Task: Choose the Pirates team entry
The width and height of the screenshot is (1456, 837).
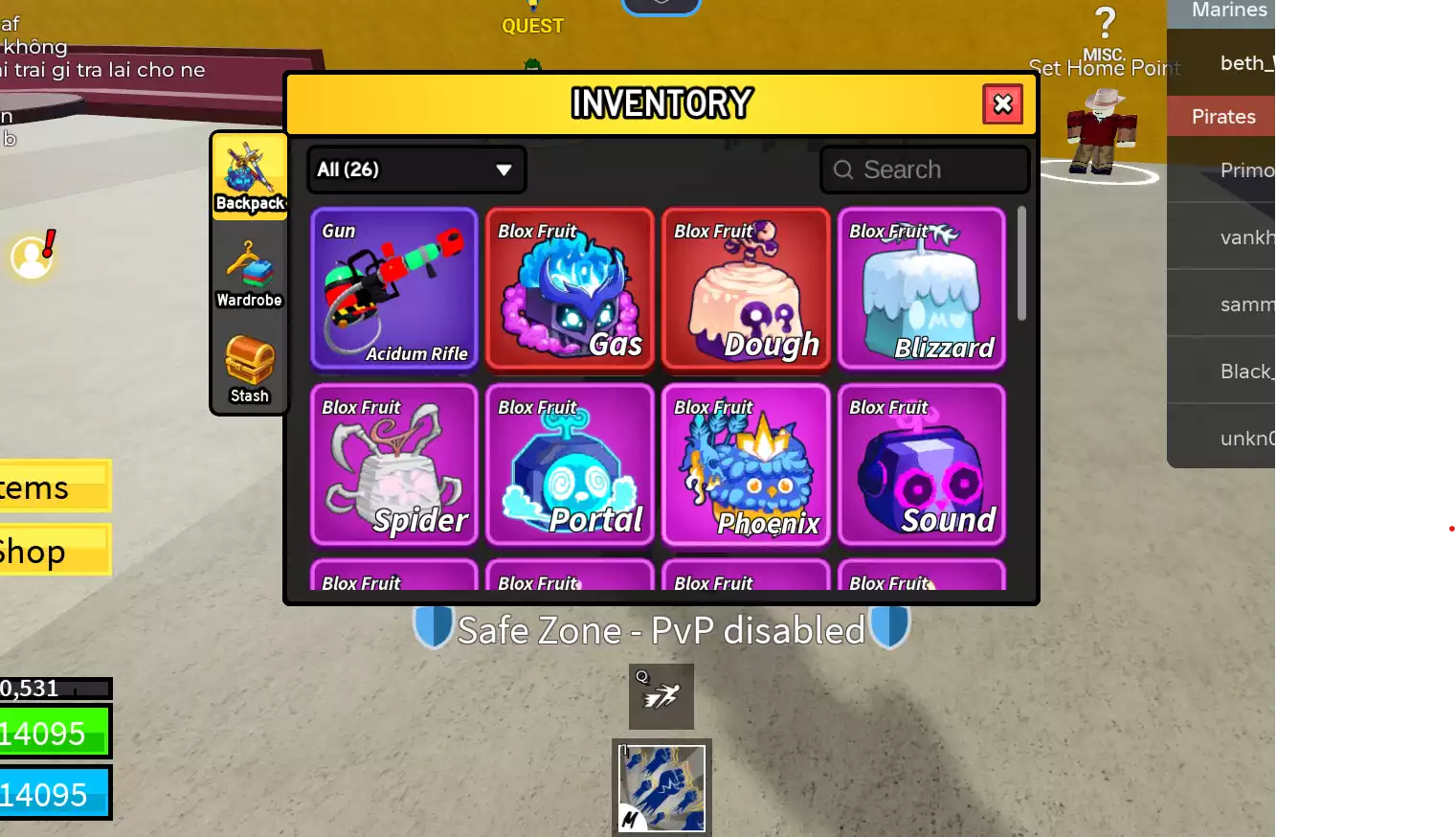Action: tap(1222, 117)
